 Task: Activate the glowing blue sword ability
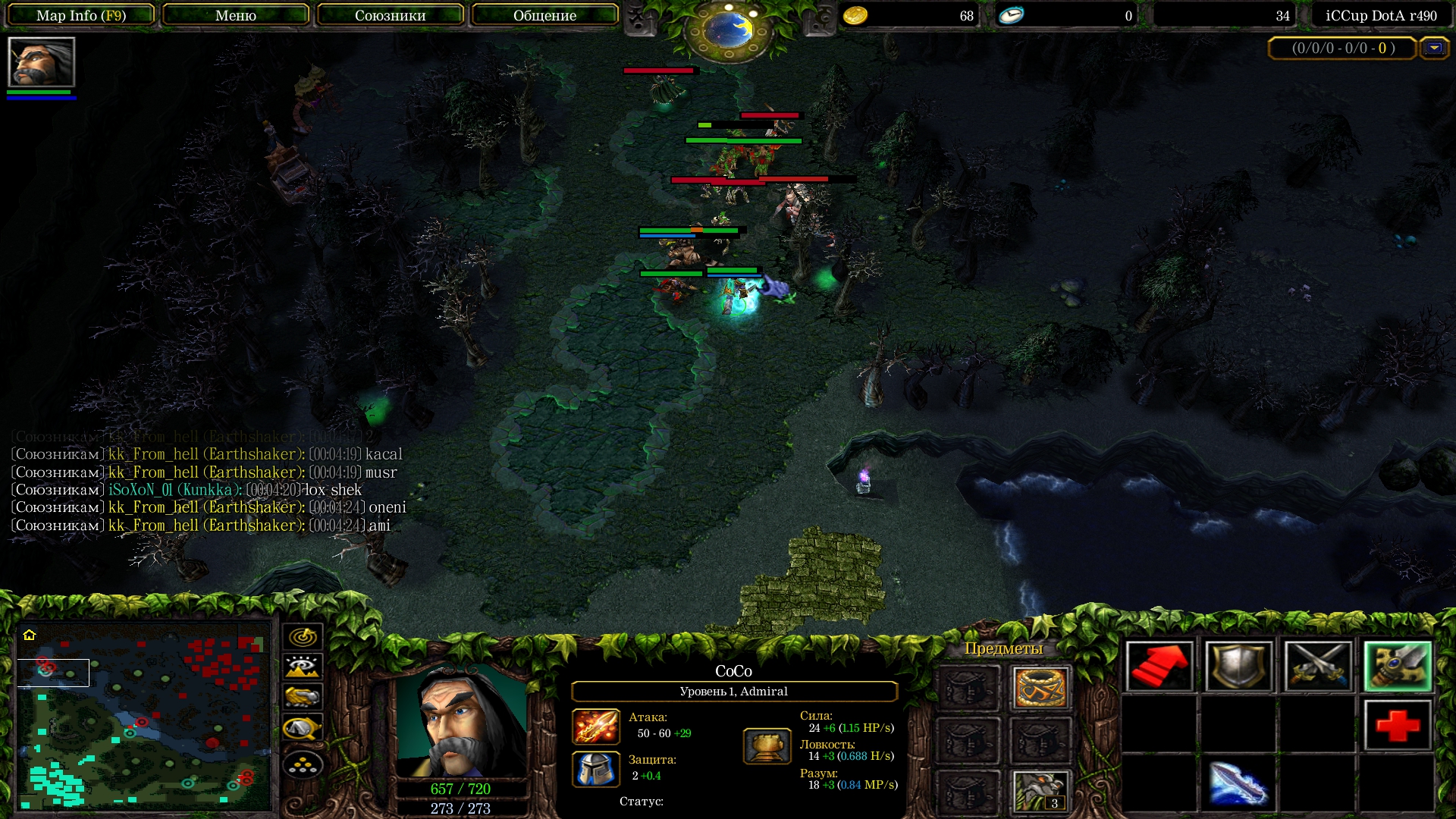(1238, 783)
